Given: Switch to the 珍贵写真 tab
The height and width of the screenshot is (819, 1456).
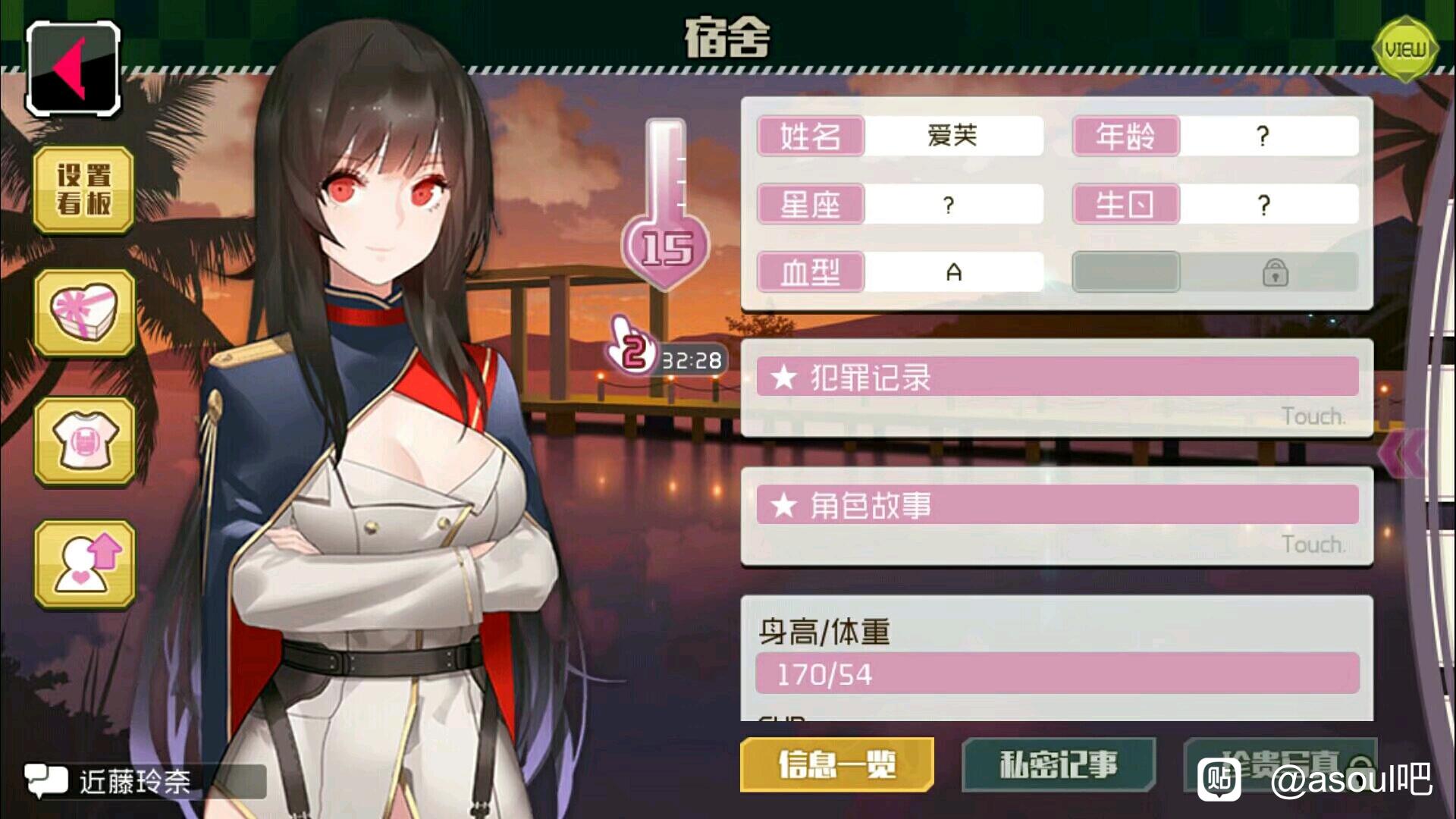Looking at the screenshot, I should point(1280,763).
